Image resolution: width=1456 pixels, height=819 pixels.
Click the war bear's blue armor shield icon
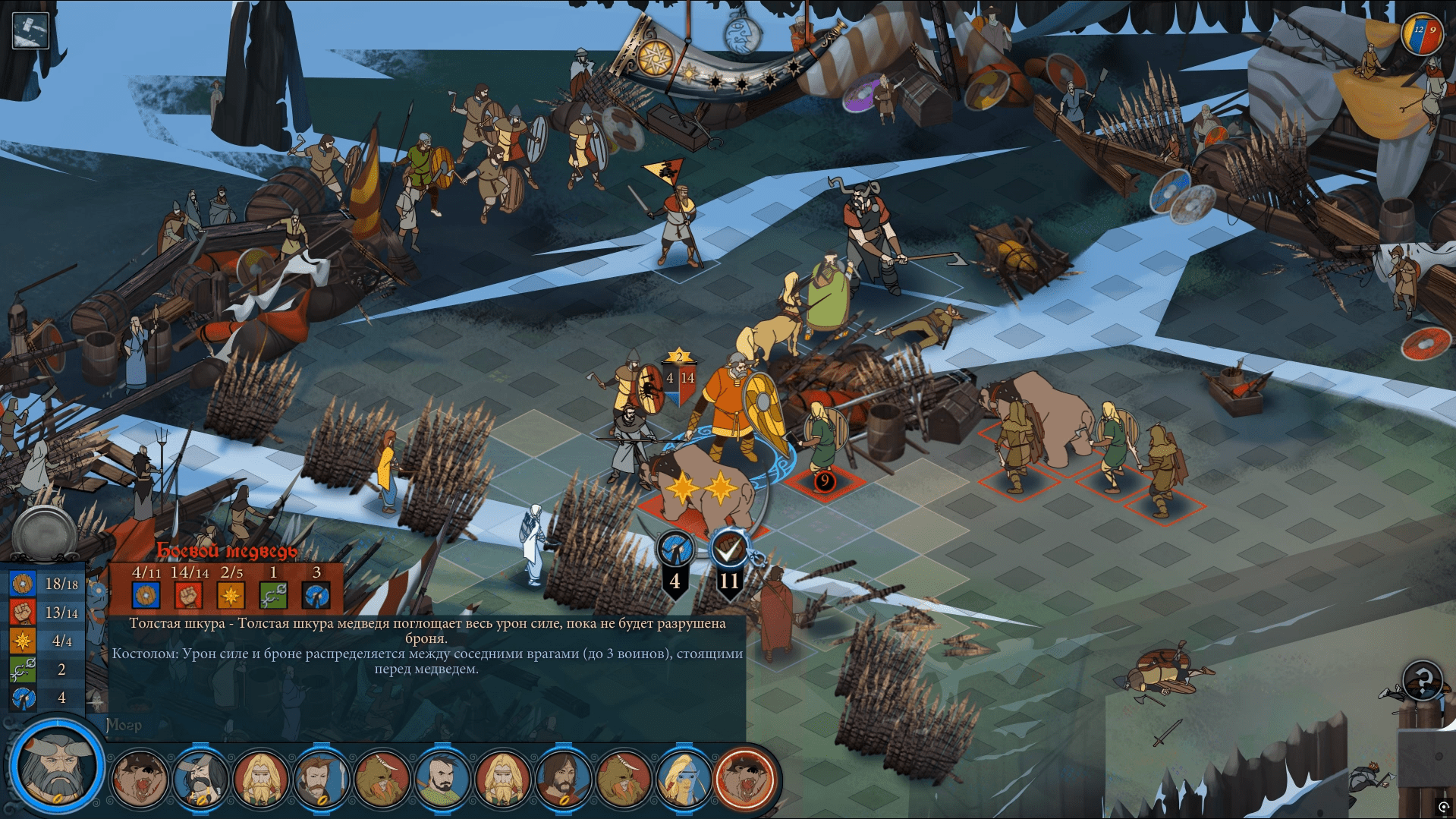(x=146, y=595)
